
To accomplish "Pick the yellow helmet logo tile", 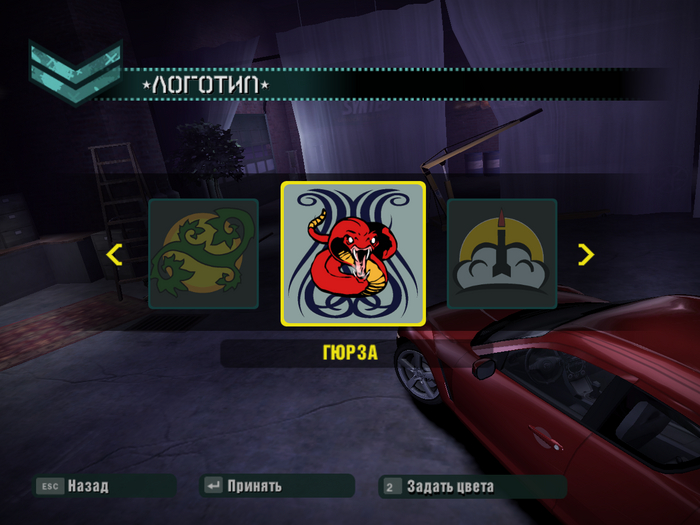I will 501,253.
